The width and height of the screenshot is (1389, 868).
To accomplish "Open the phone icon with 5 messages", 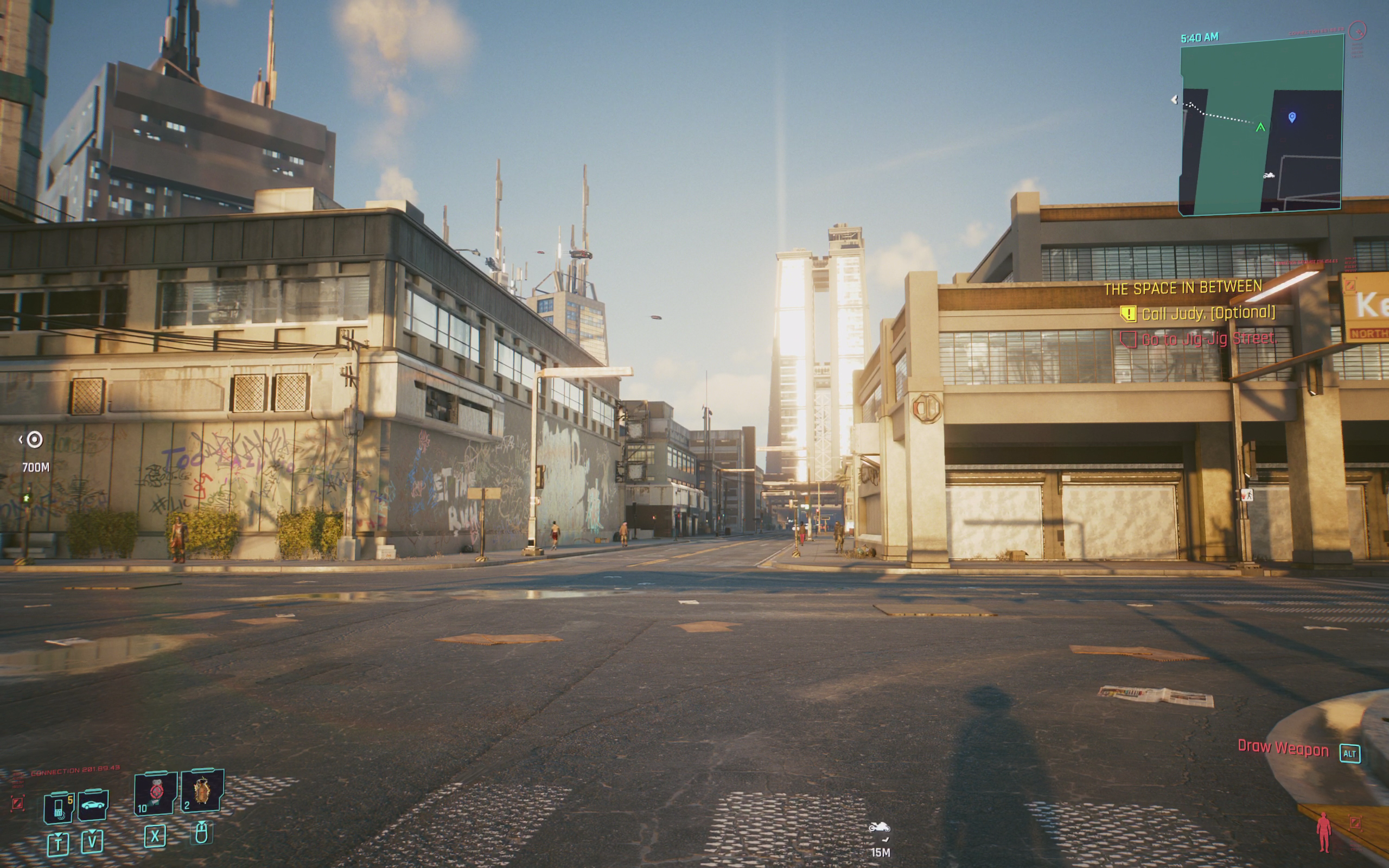I will (x=59, y=807).
